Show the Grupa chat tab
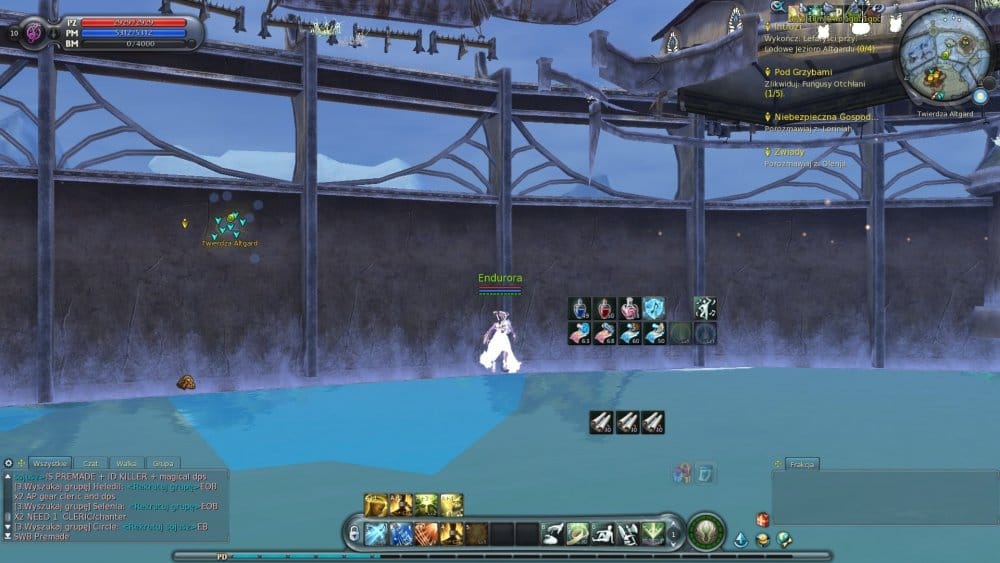 click(x=160, y=464)
